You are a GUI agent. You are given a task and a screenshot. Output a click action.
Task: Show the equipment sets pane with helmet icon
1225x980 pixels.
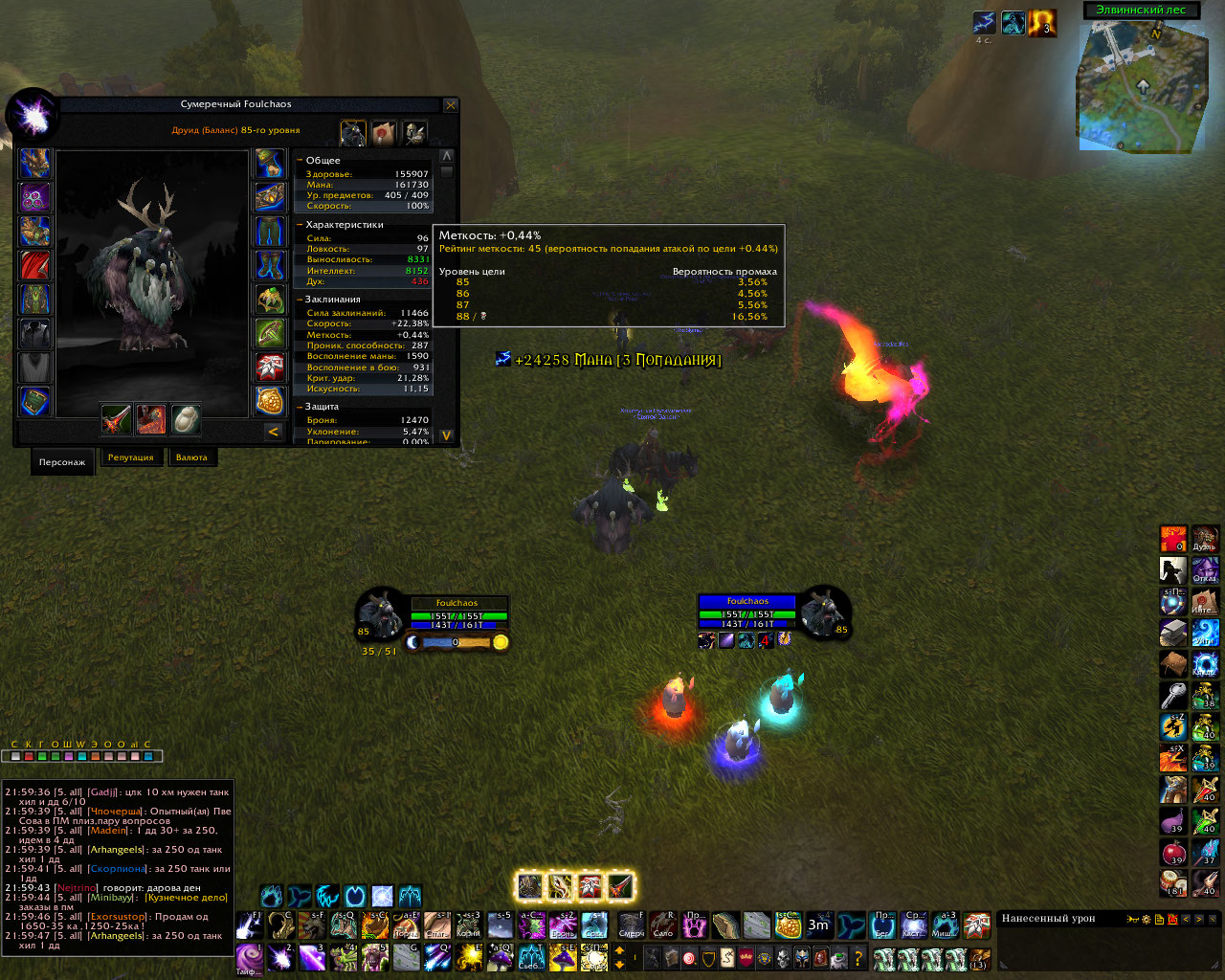pos(414,133)
